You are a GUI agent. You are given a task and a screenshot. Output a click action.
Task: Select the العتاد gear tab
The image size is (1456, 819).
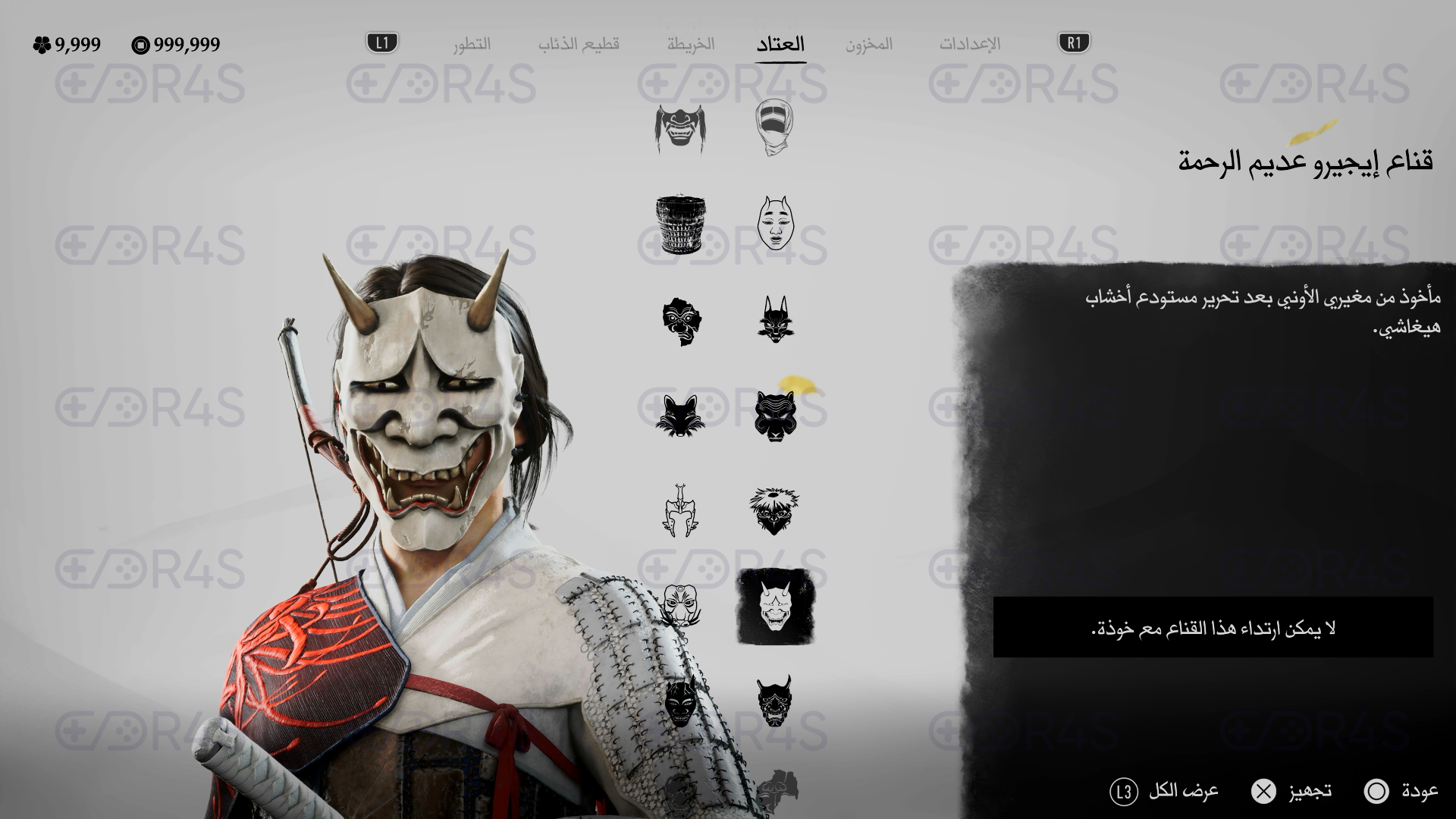(x=780, y=44)
